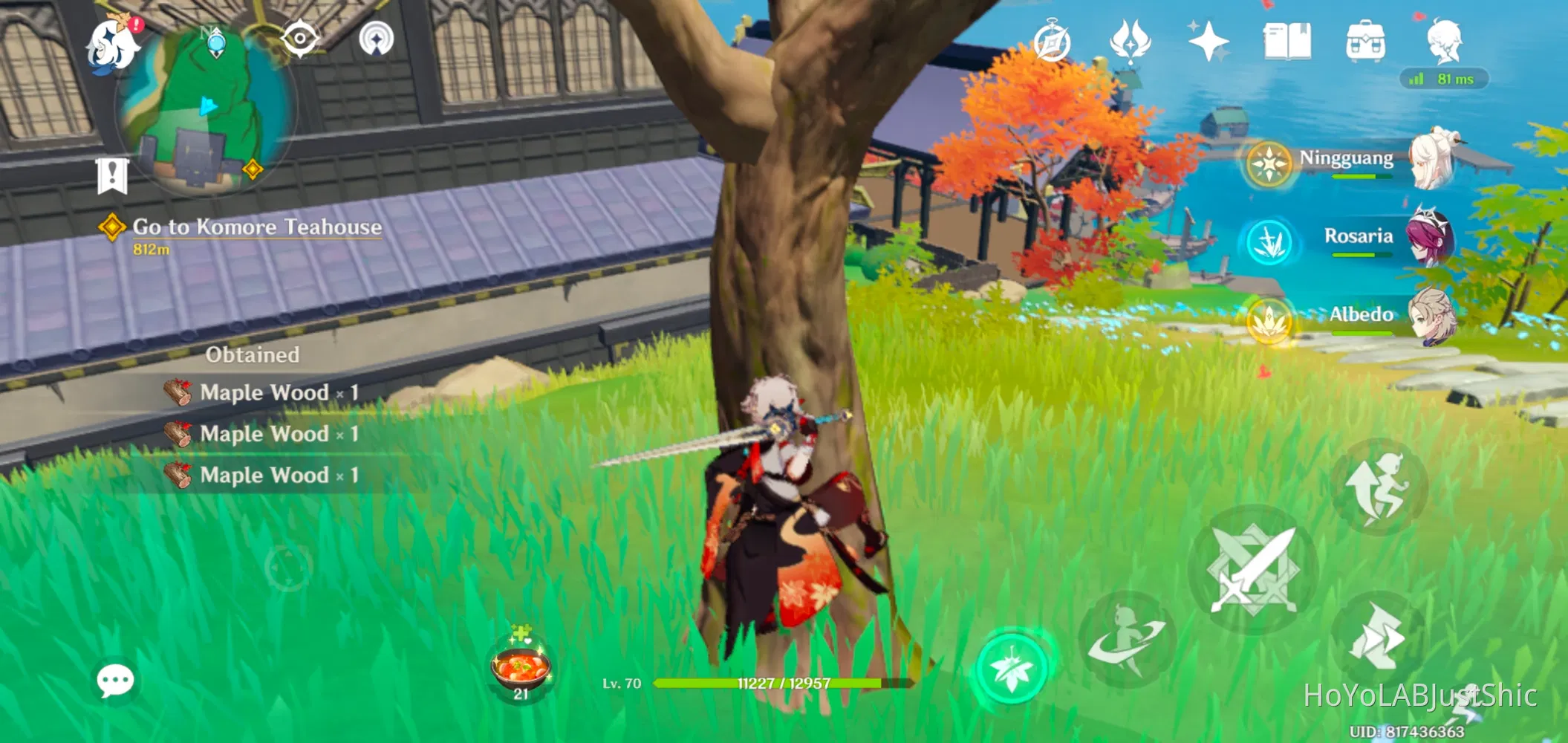Switch to Albedo via his portrait
The height and width of the screenshot is (743, 1568).
click(x=1434, y=318)
